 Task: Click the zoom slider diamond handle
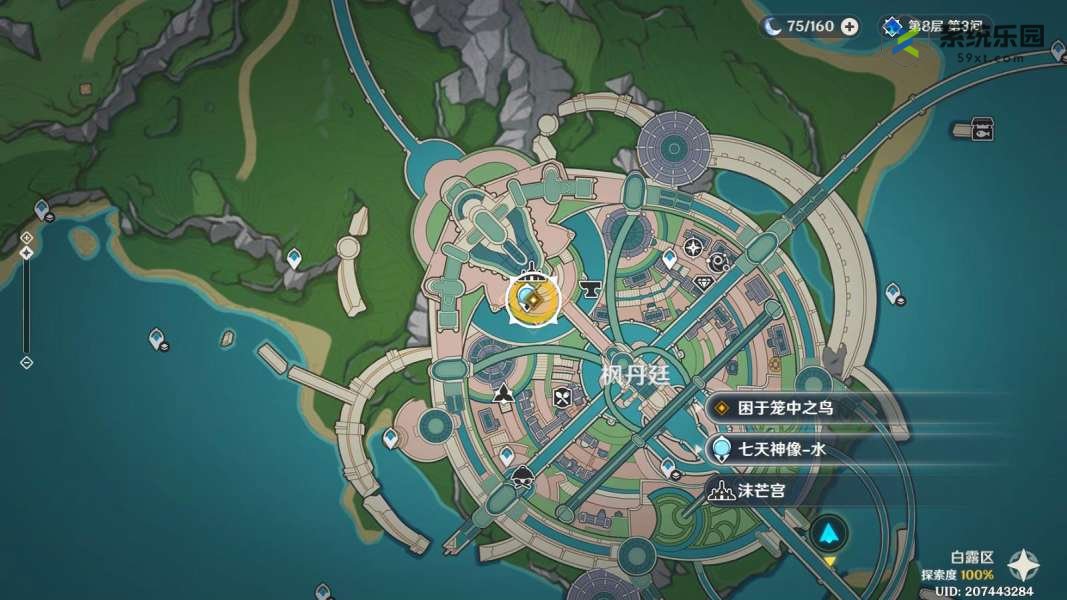pyautogui.click(x=26, y=253)
